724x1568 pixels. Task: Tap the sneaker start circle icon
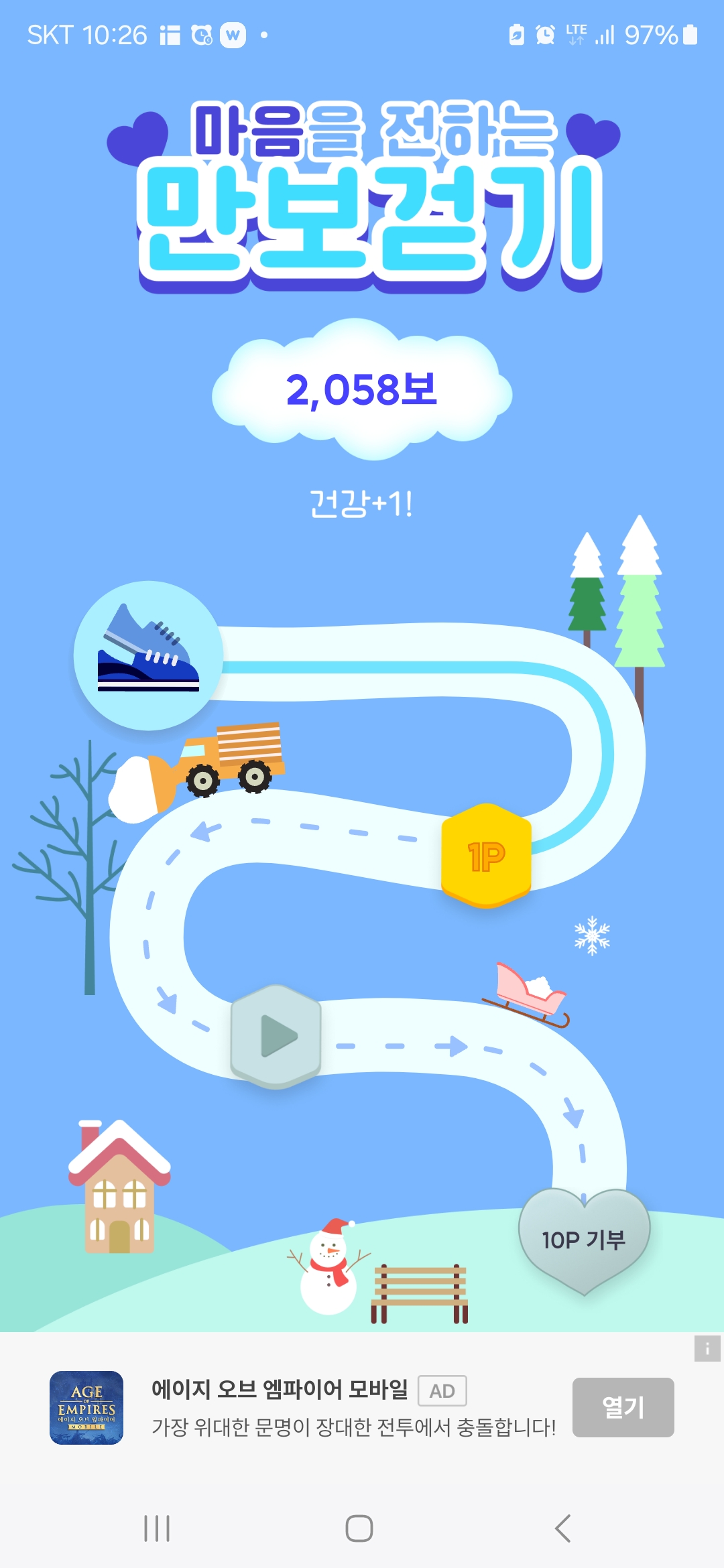[x=148, y=655]
